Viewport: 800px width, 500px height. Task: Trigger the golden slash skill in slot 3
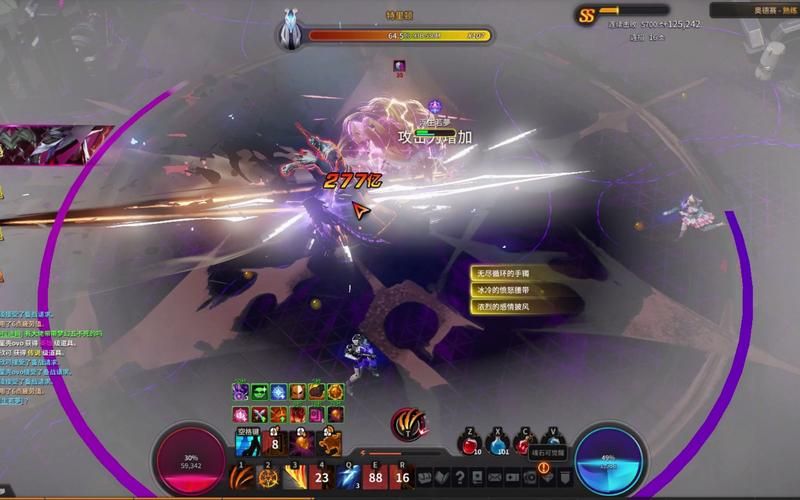(294, 477)
